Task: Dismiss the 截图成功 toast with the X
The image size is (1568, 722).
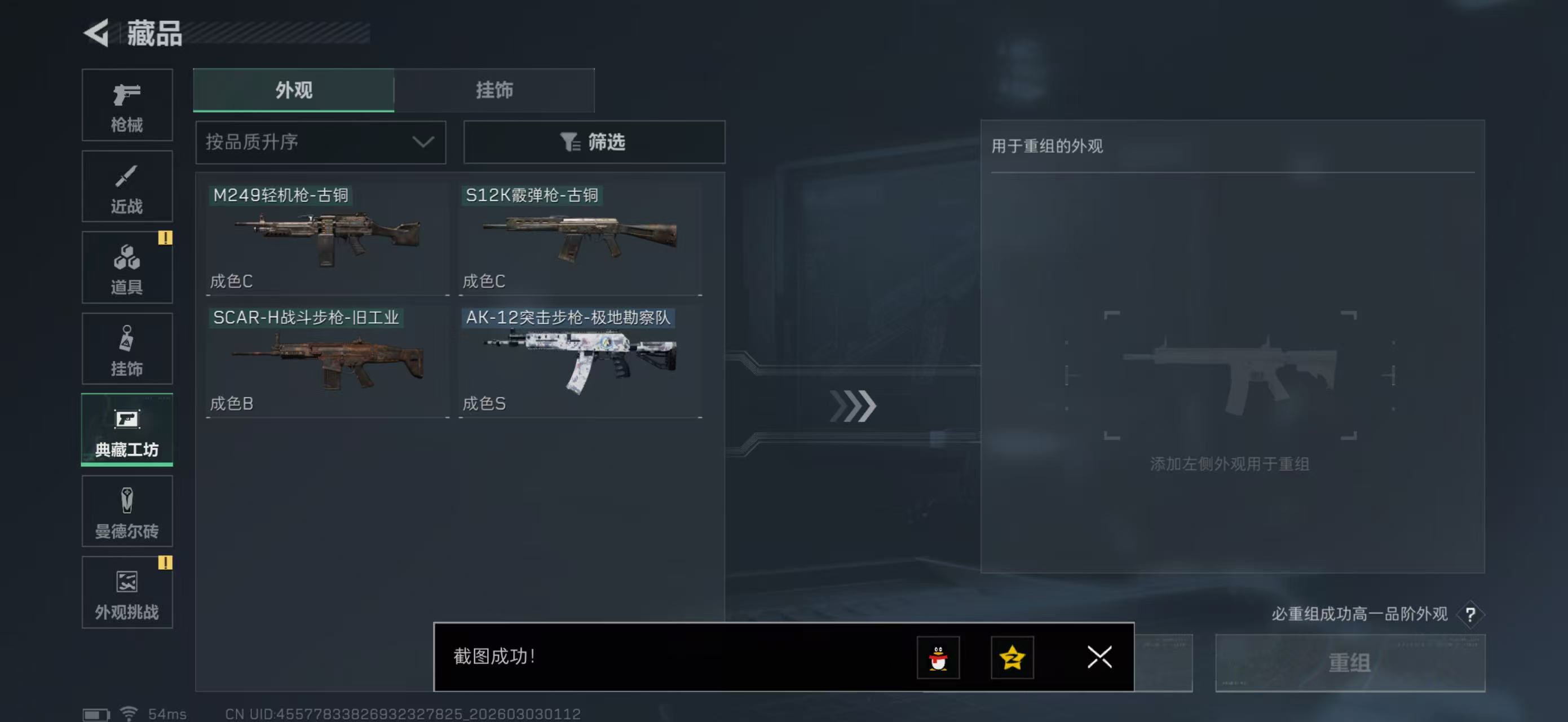Action: click(1099, 658)
